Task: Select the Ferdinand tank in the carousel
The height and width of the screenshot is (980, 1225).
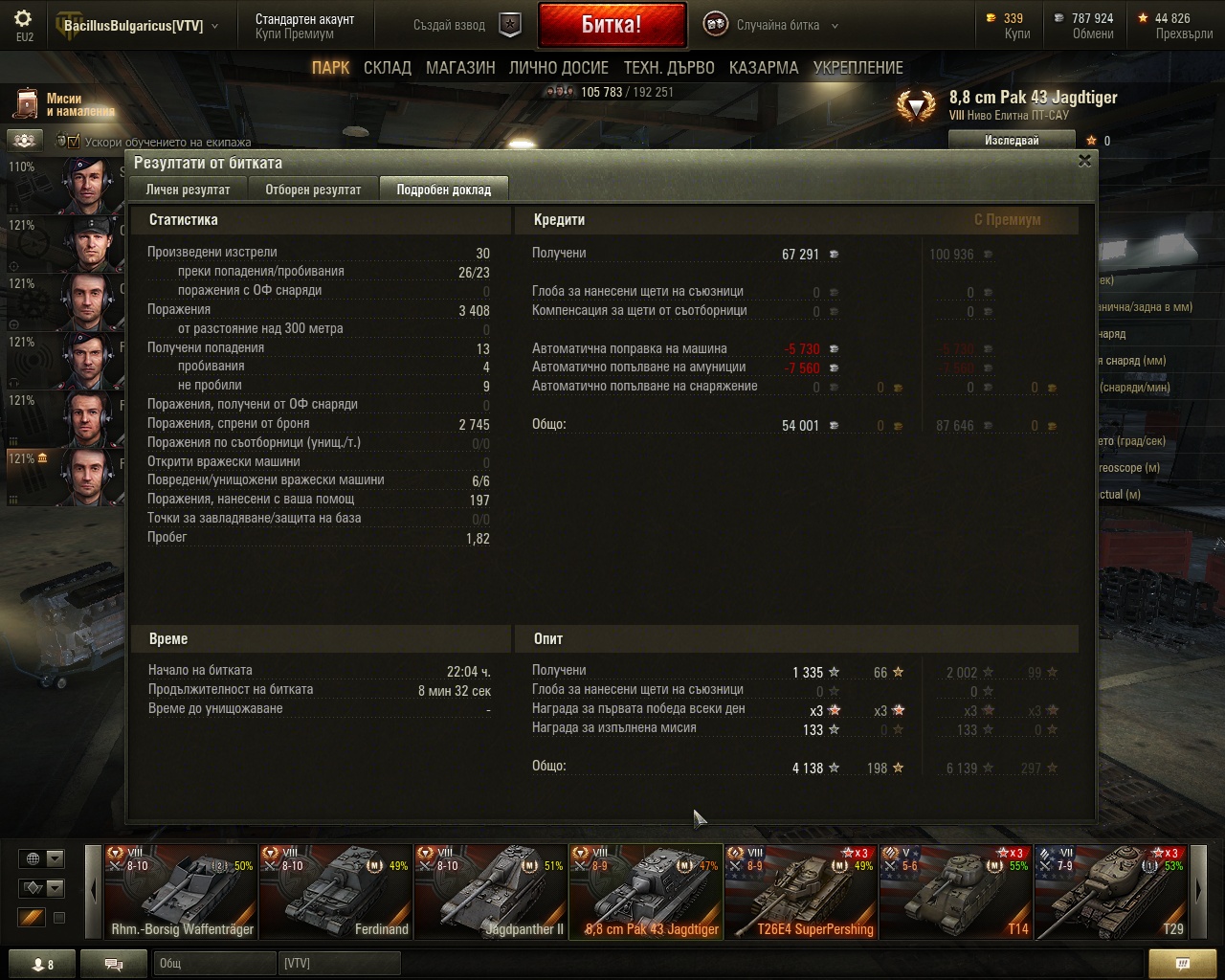Action: pyautogui.click(x=336, y=891)
